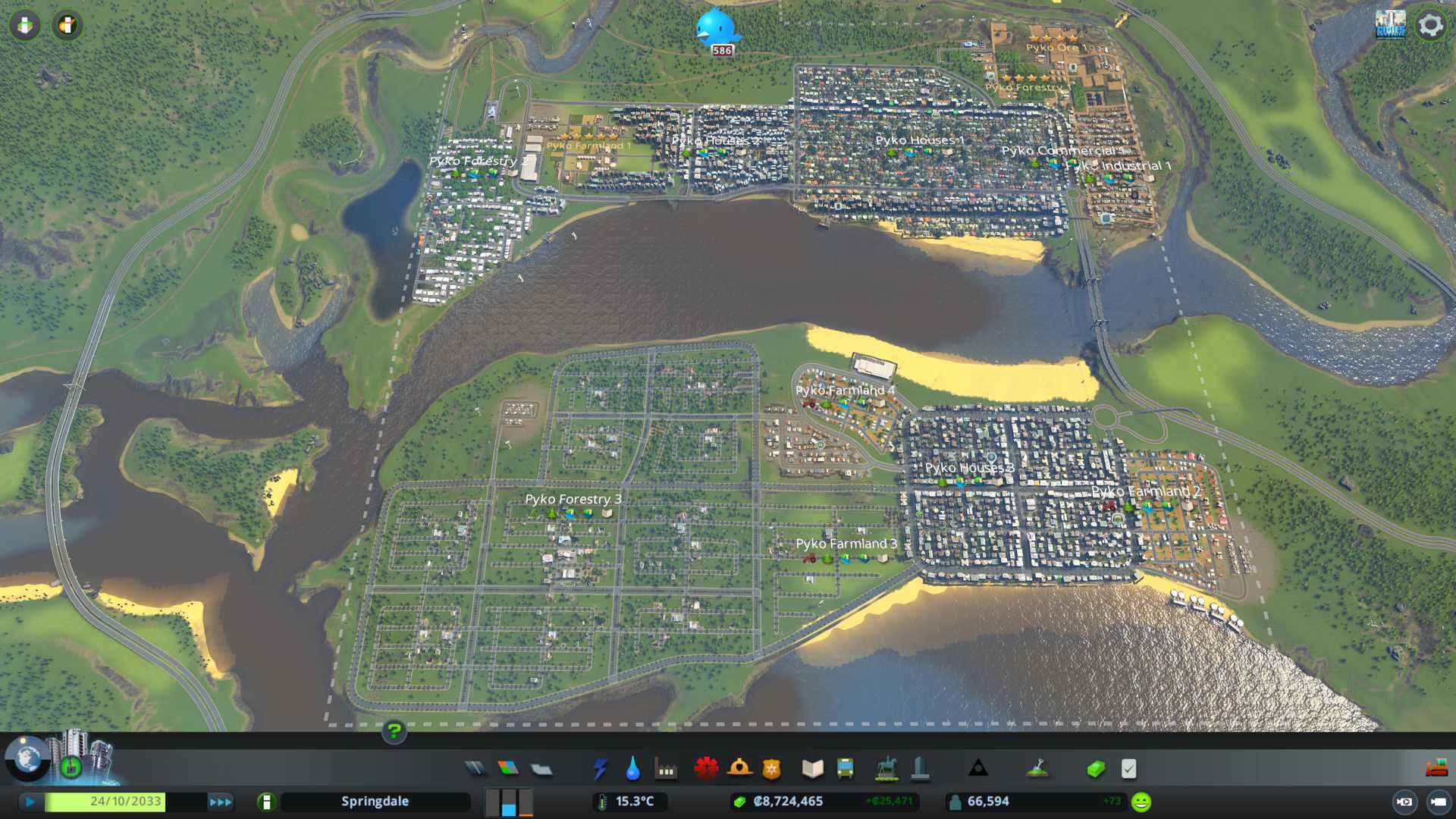Image resolution: width=1456 pixels, height=819 pixels.
Task: Open the Public Transport bus menu
Action: (x=845, y=769)
